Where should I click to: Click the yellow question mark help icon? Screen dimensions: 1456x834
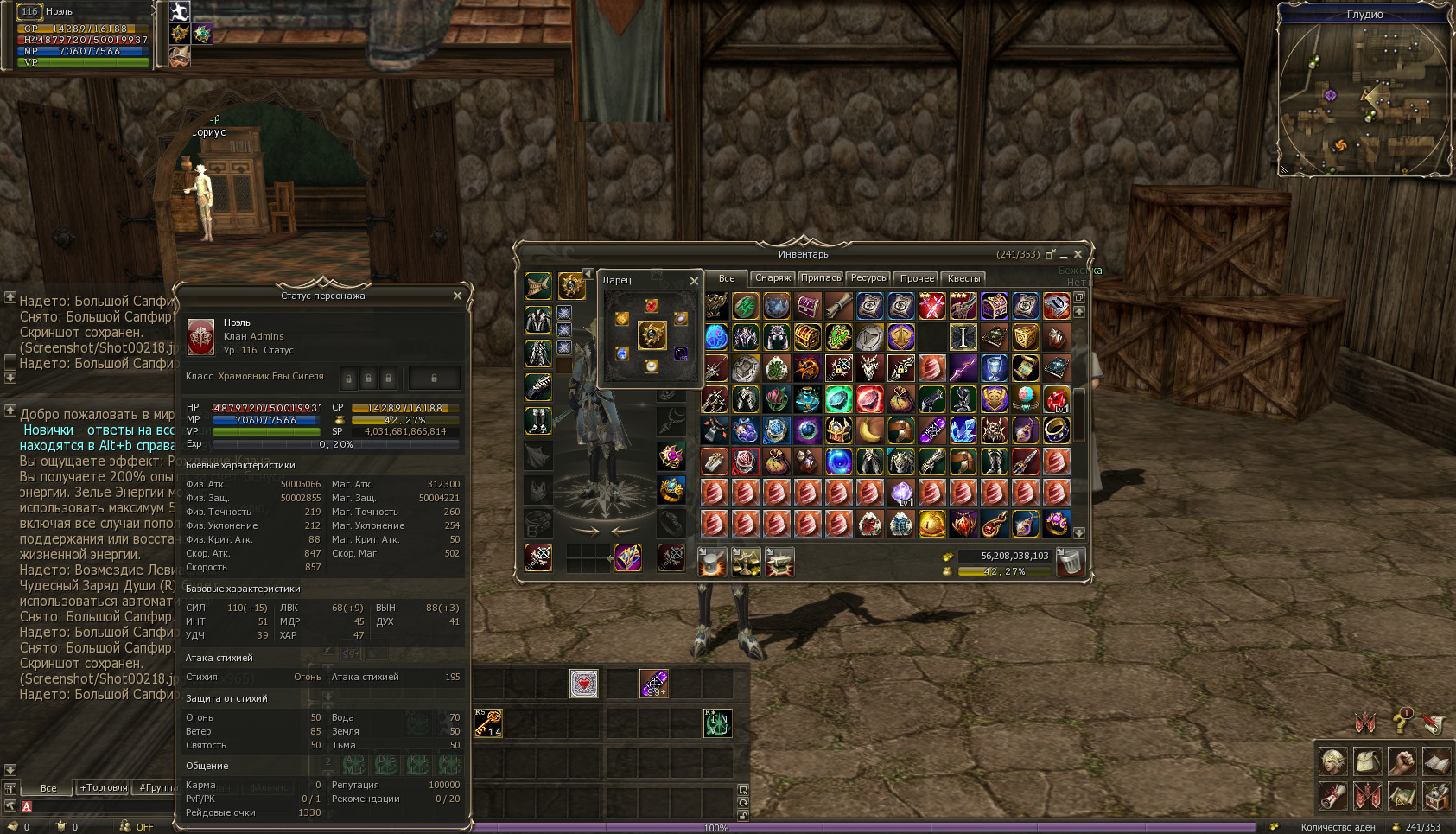pyautogui.click(x=1401, y=721)
